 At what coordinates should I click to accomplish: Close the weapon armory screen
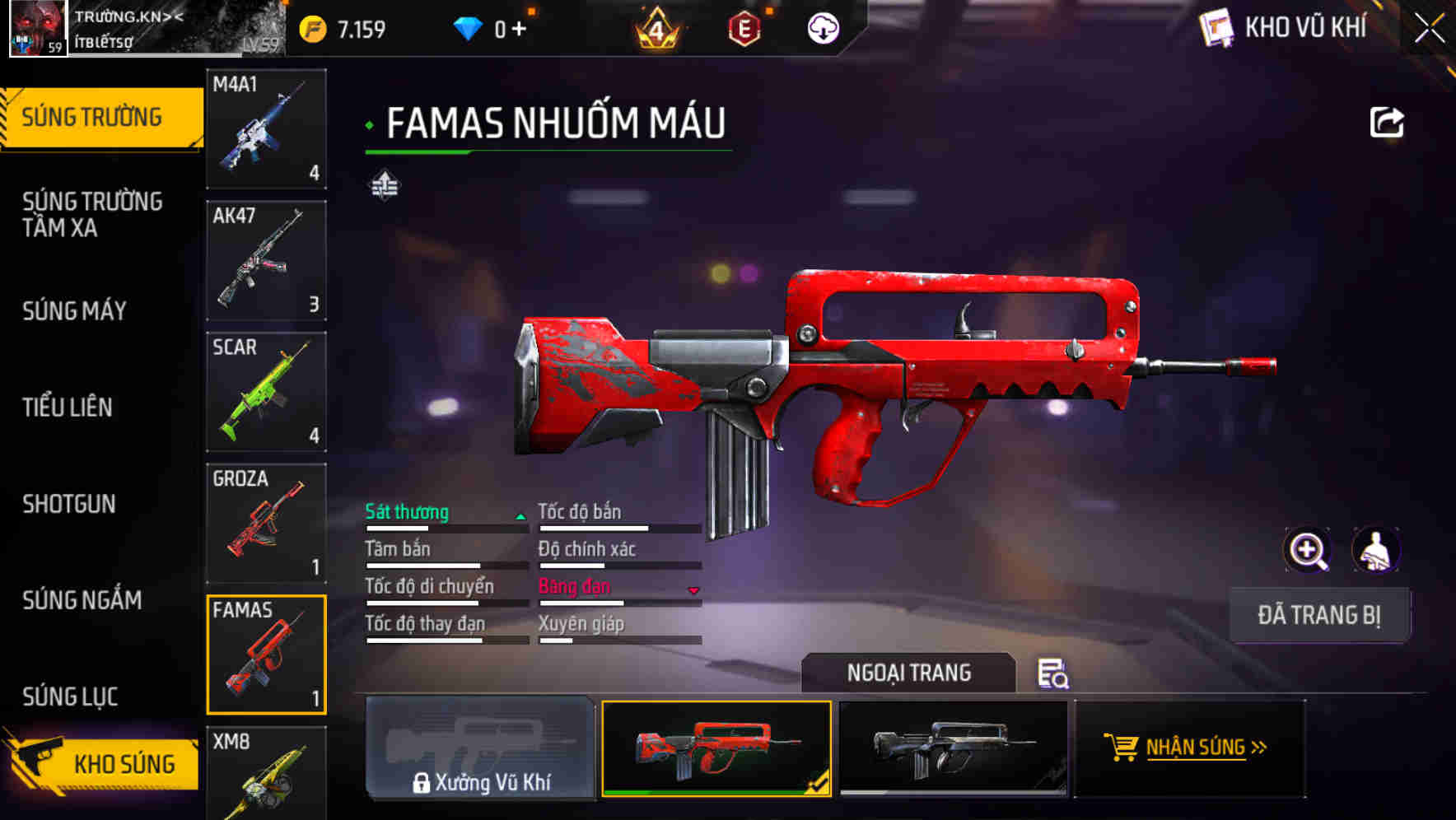tap(1429, 29)
